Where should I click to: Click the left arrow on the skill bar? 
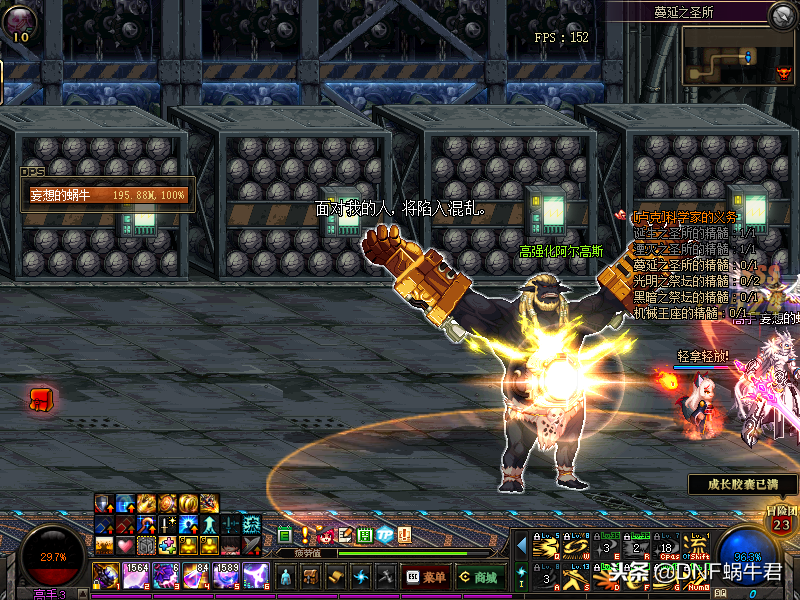tap(520, 545)
